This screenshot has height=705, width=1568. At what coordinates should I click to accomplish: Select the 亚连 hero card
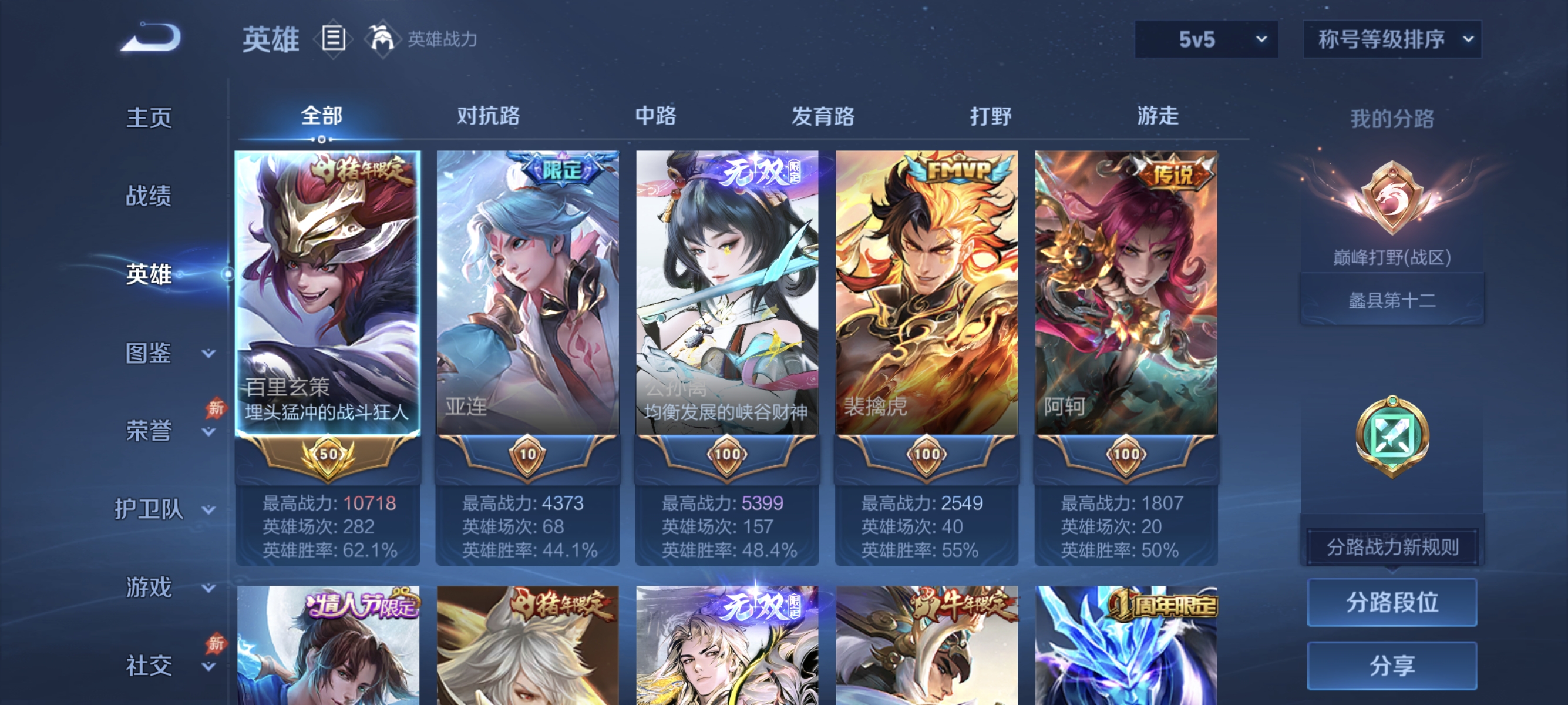(526, 292)
